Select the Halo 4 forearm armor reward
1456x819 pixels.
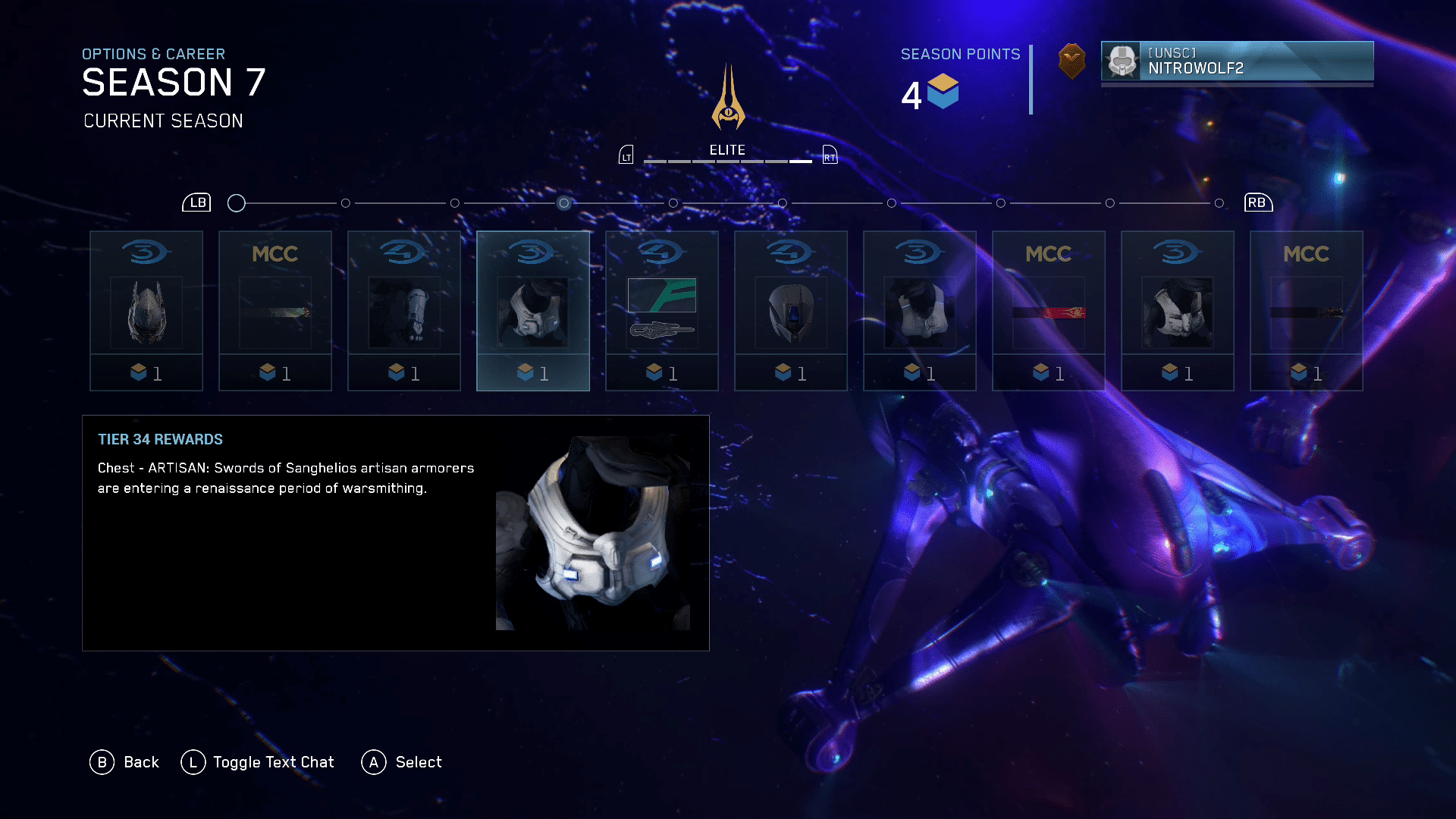[x=404, y=311]
